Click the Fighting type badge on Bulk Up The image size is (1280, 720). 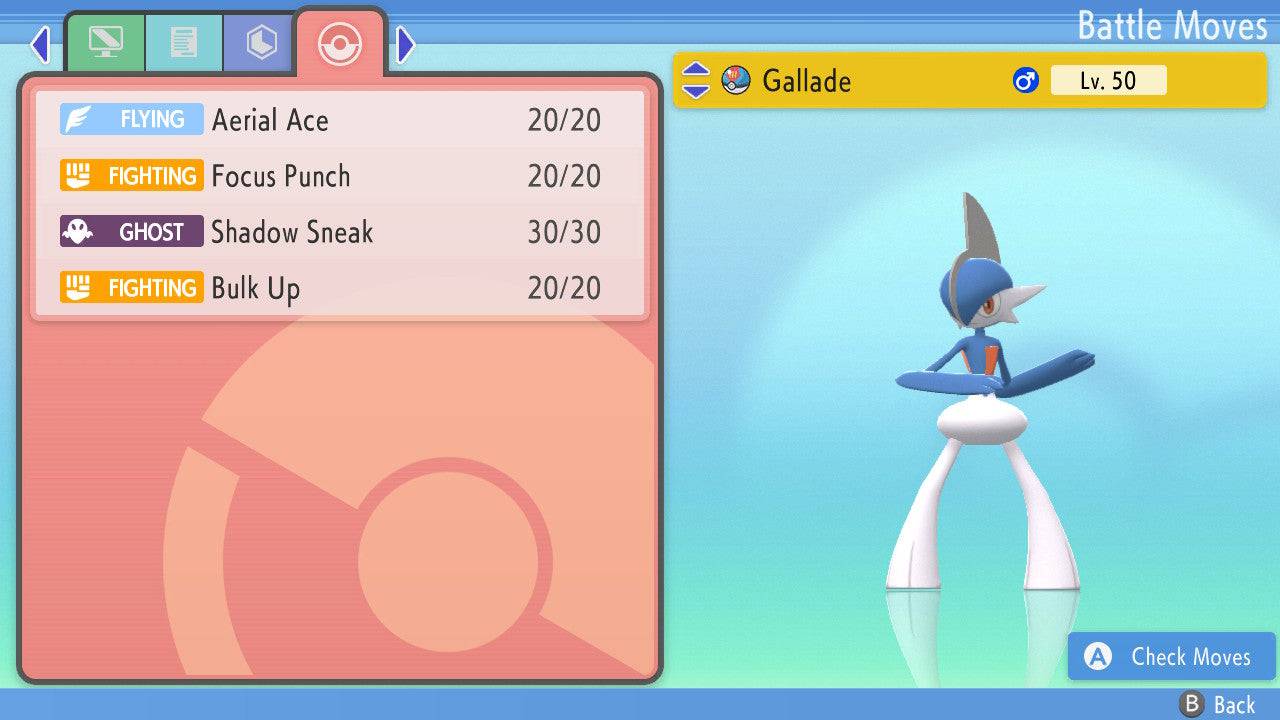[131, 287]
